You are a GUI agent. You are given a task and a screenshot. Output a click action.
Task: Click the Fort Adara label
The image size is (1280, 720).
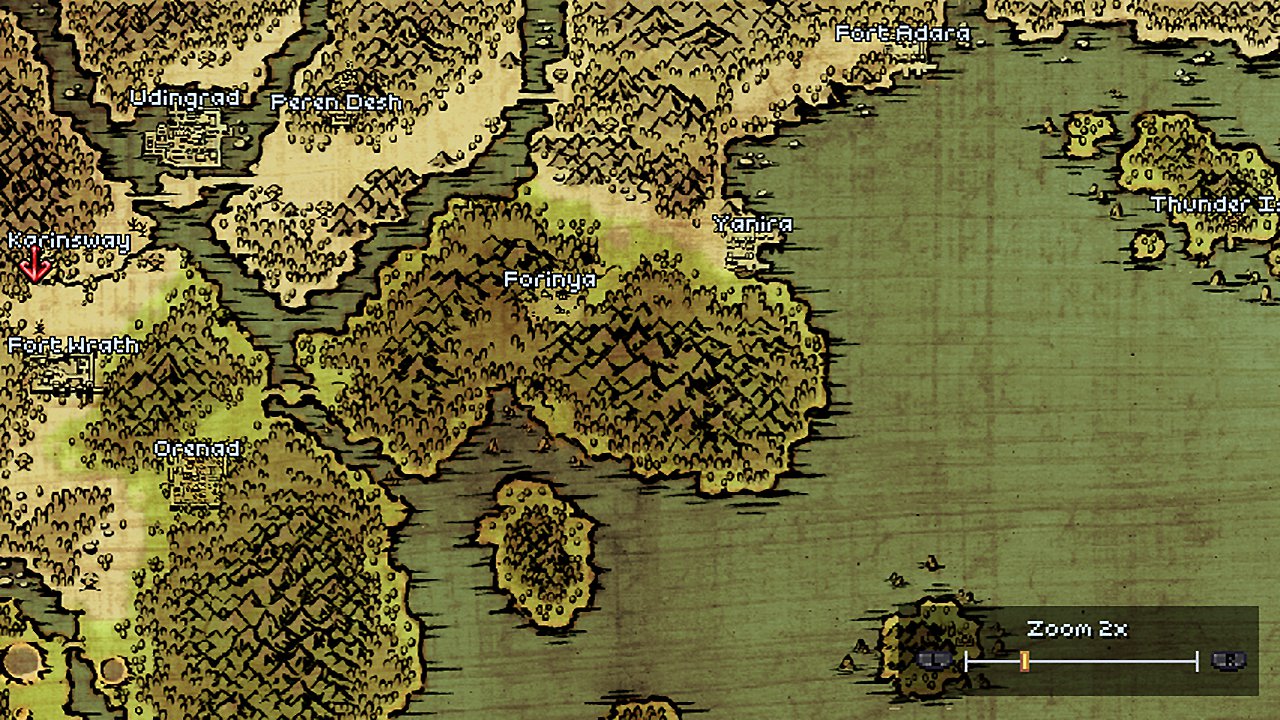pos(903,33)
